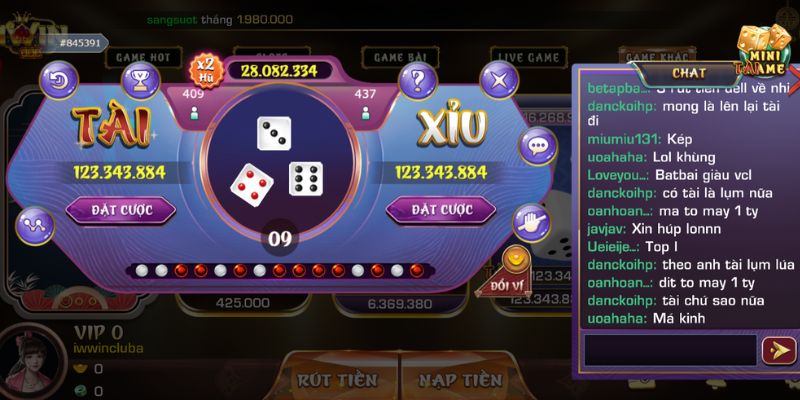This screenshot has width=800, height=400.
Task: Send the chat message with arrow button
Action: pos(777,350)
